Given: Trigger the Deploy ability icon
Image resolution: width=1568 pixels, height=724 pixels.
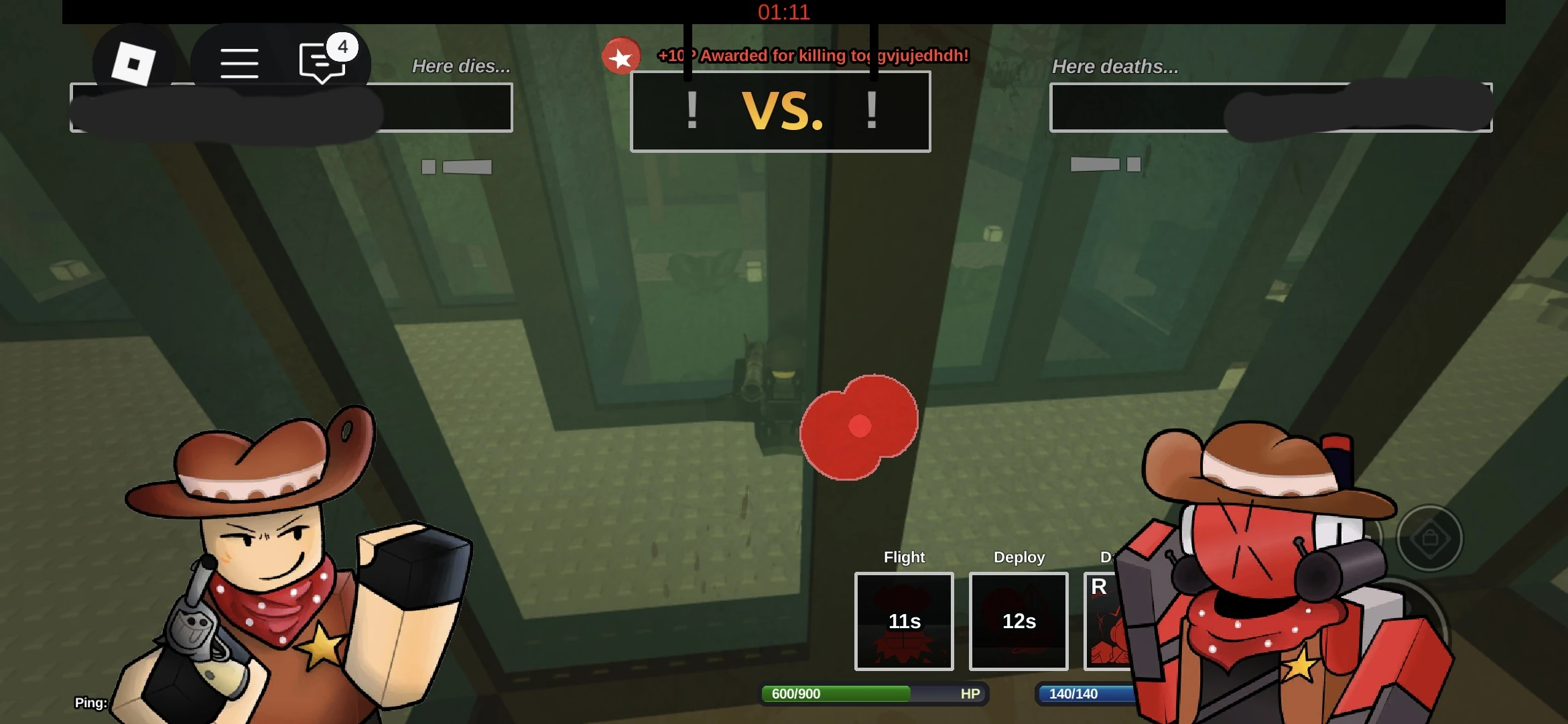Looking at the screenshot, I should (x=1018, y=622).
